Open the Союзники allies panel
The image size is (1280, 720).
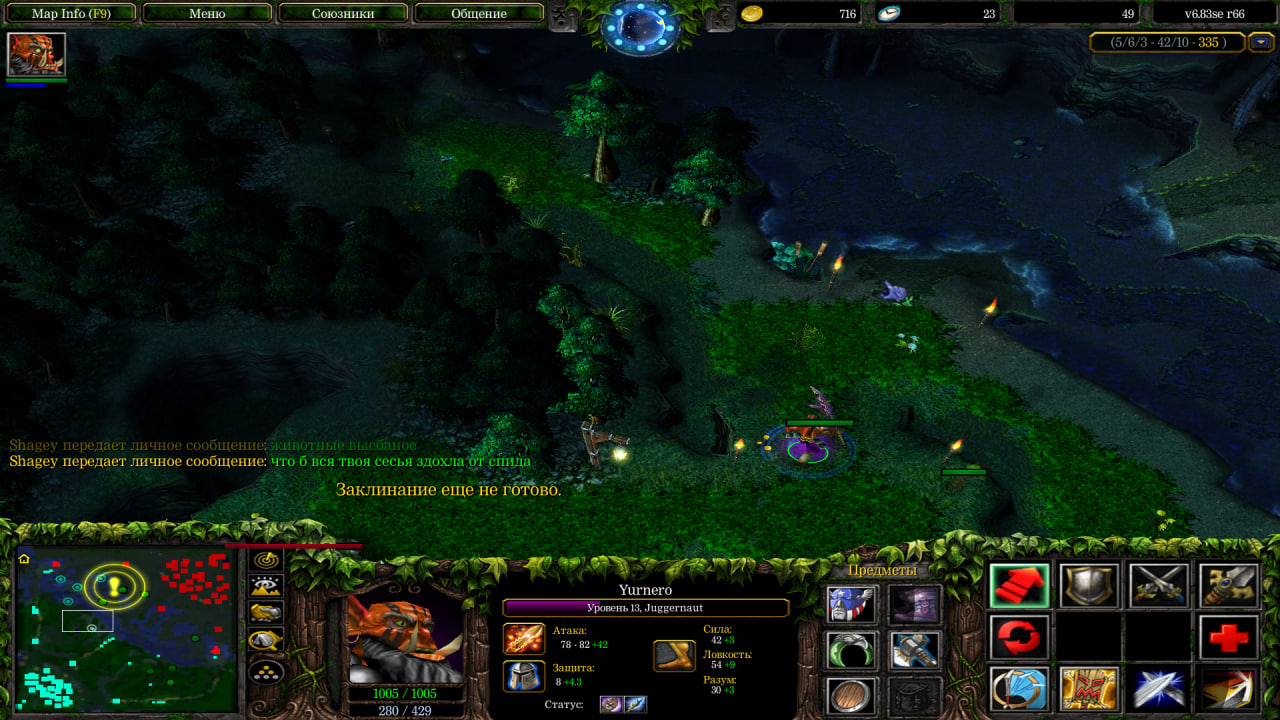(x=342, y=14)
